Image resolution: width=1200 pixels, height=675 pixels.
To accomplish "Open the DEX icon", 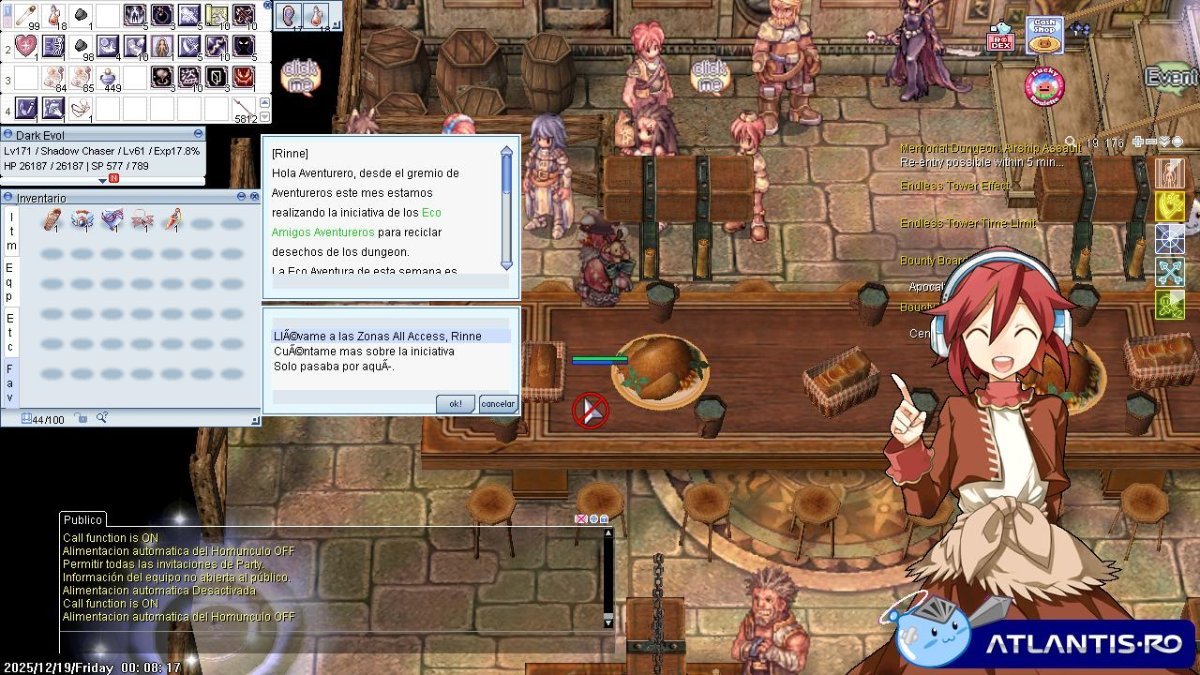I will (1000, 38).
